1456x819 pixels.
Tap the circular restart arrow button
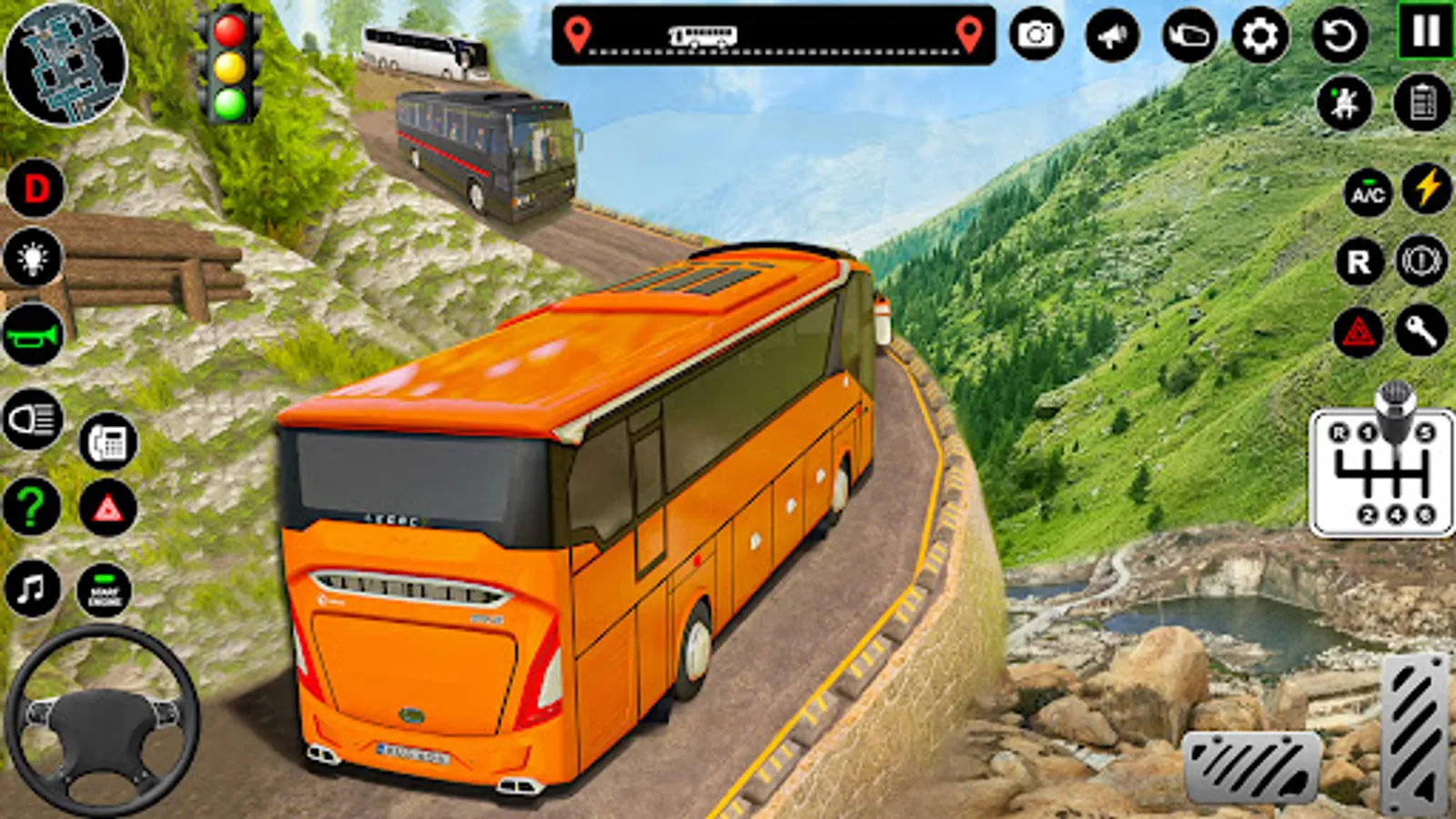(x=1340, y=35)
